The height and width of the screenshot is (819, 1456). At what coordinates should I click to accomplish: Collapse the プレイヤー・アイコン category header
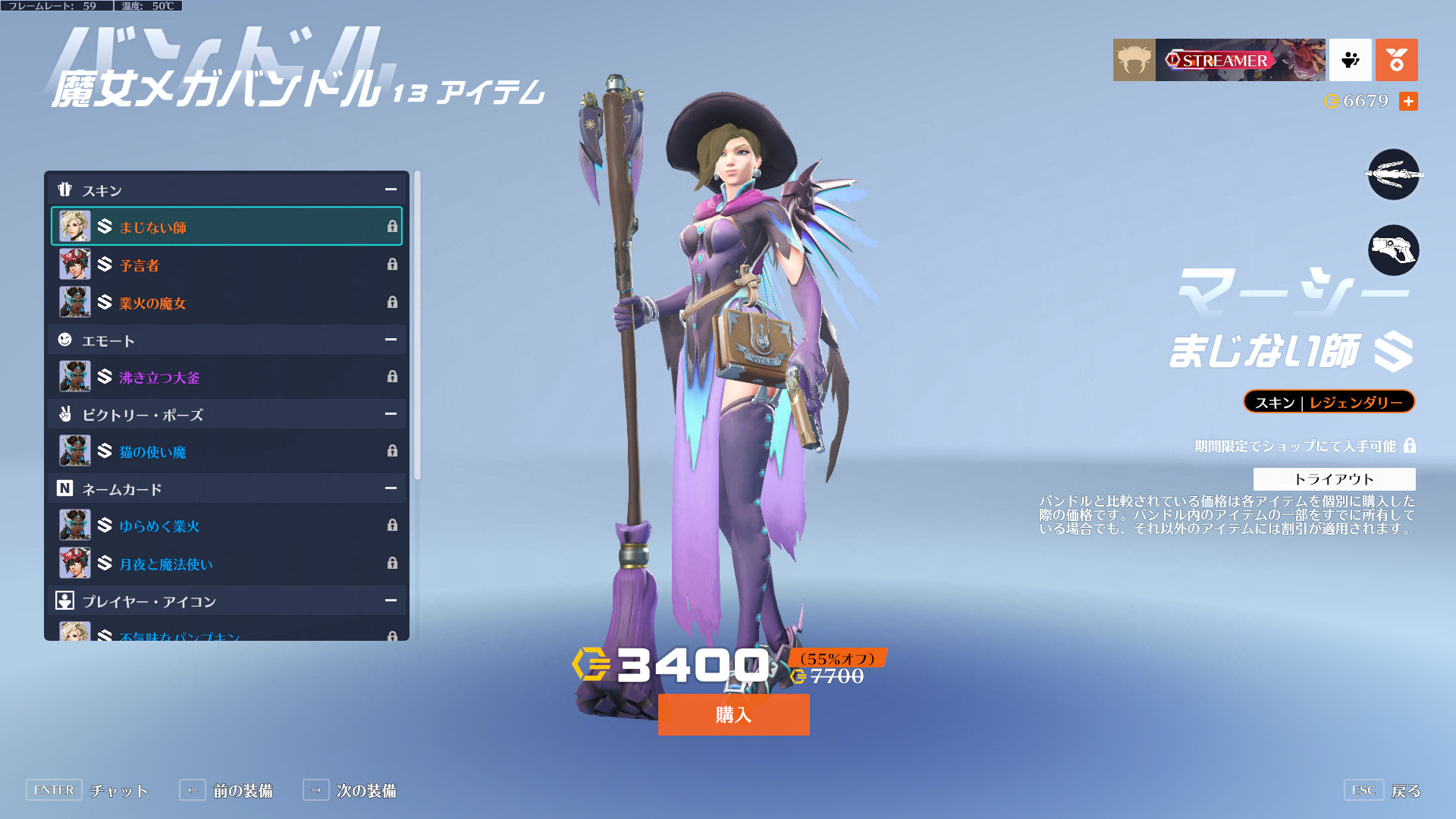pyautogui.click(x=391, y=601)
